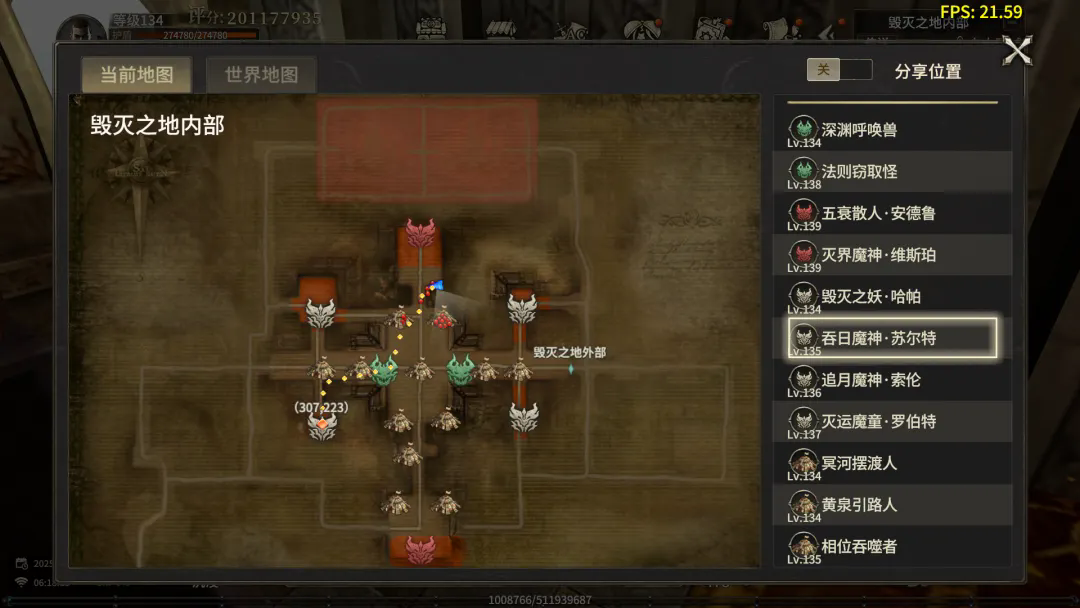The image size is (1080, 608).
Task: Select 冥河摆渡人 in the list
Action: click(x=892, y=463)
